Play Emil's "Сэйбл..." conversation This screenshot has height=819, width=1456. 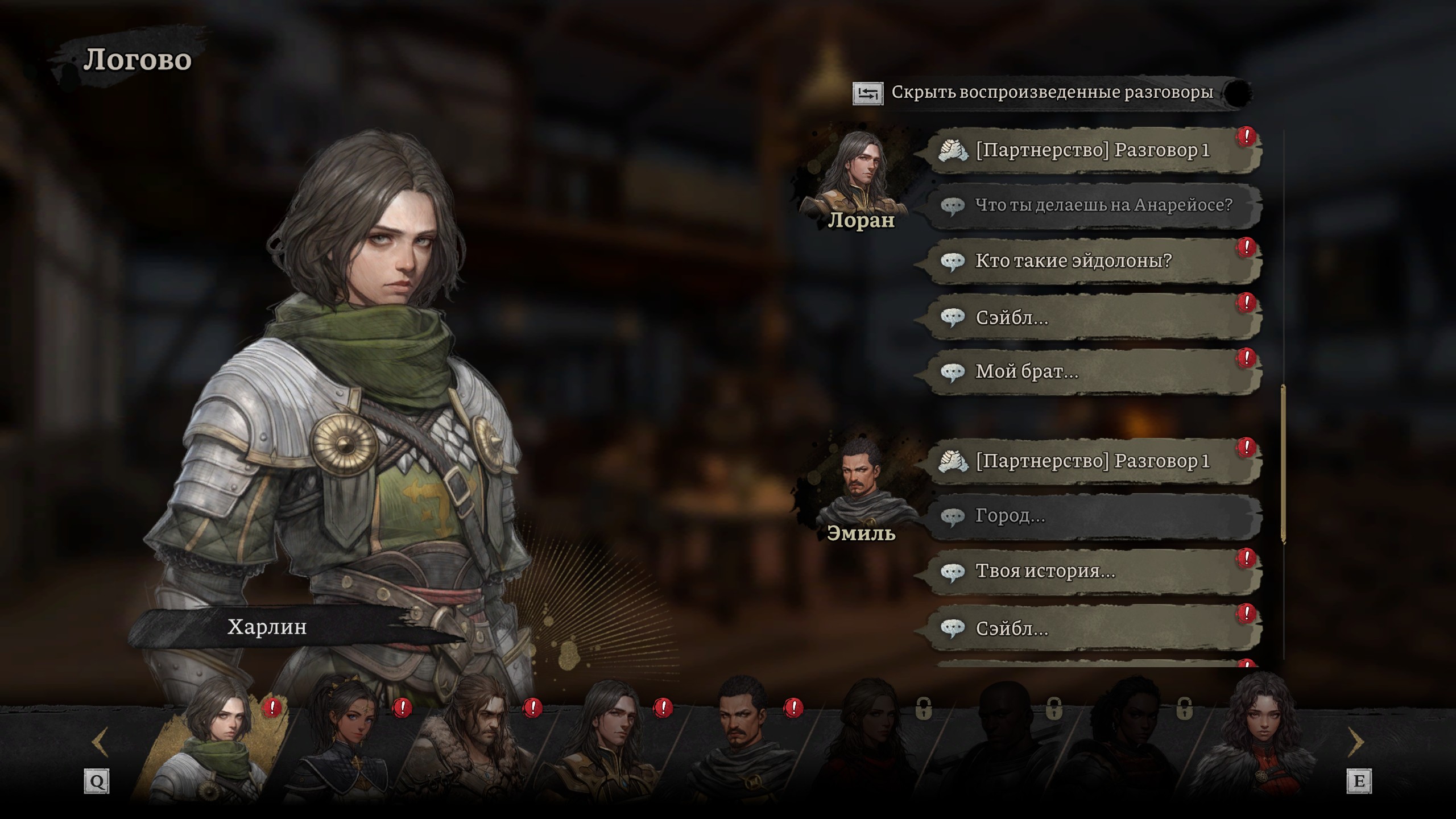coord(1092,628)
